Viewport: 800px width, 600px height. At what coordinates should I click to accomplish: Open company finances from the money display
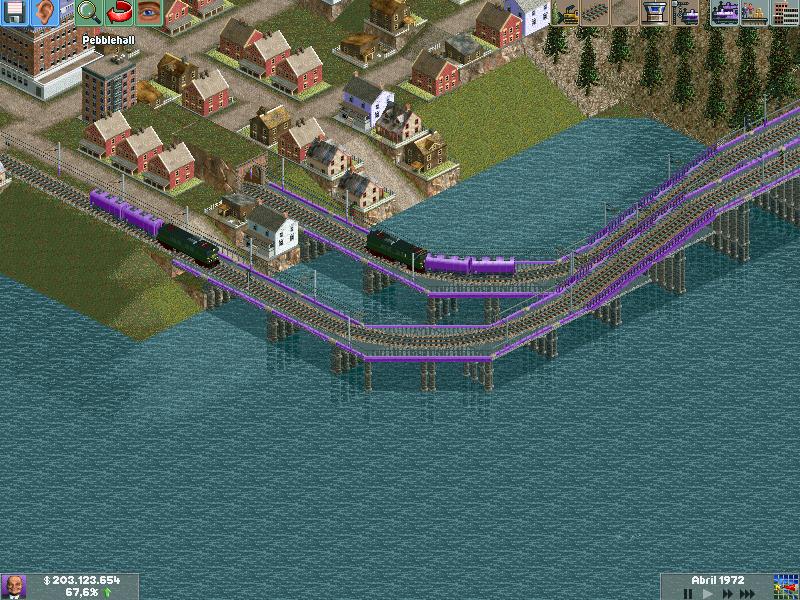[82, 580]
